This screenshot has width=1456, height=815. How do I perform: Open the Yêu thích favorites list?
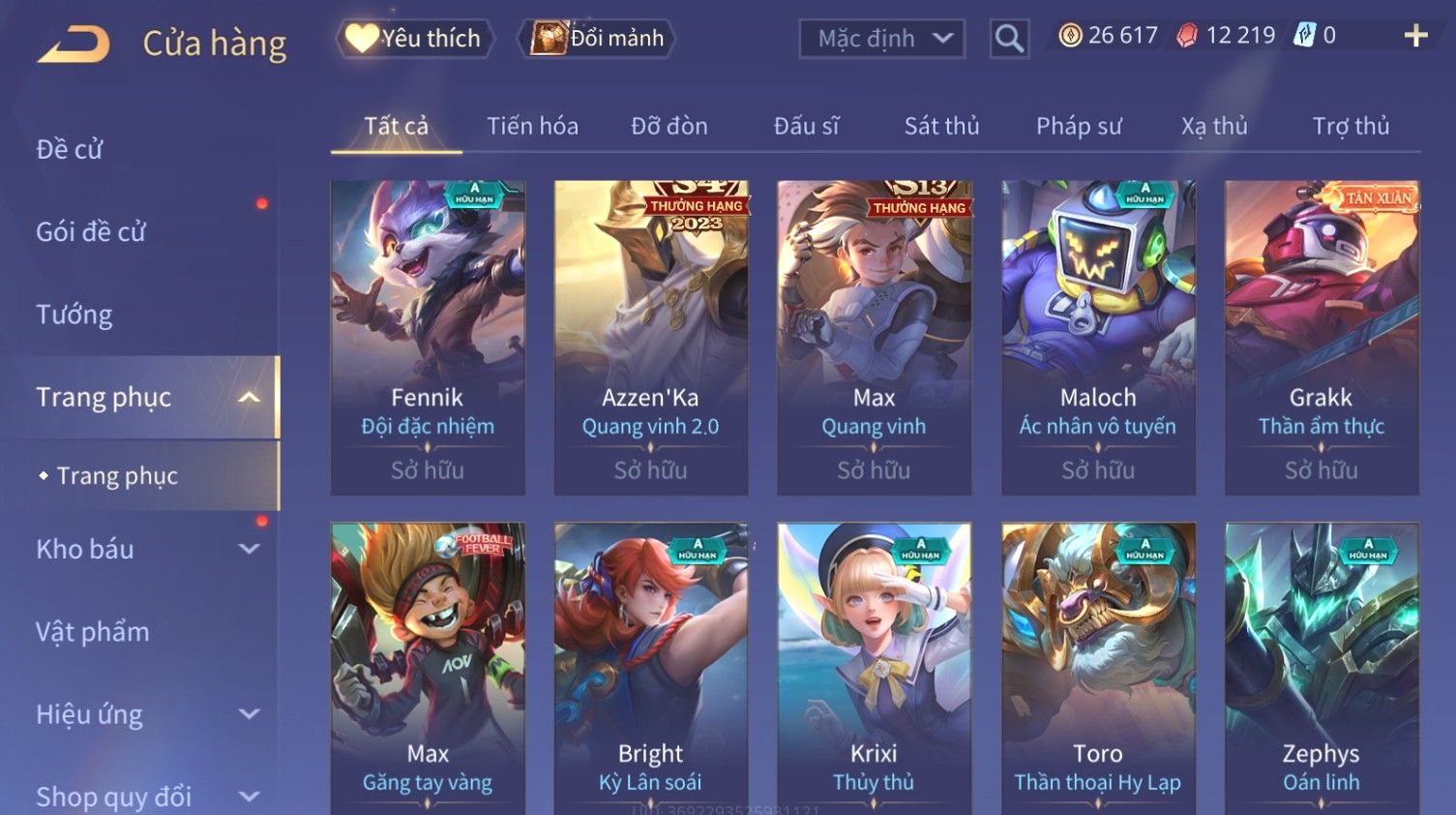pos(415,39)
